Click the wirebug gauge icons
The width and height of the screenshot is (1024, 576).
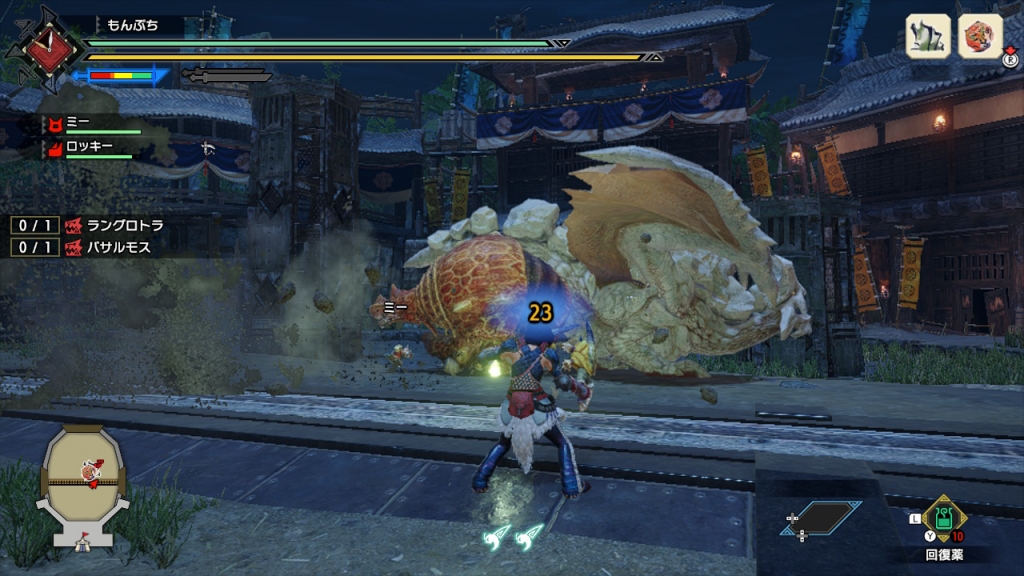coord(514,537)
